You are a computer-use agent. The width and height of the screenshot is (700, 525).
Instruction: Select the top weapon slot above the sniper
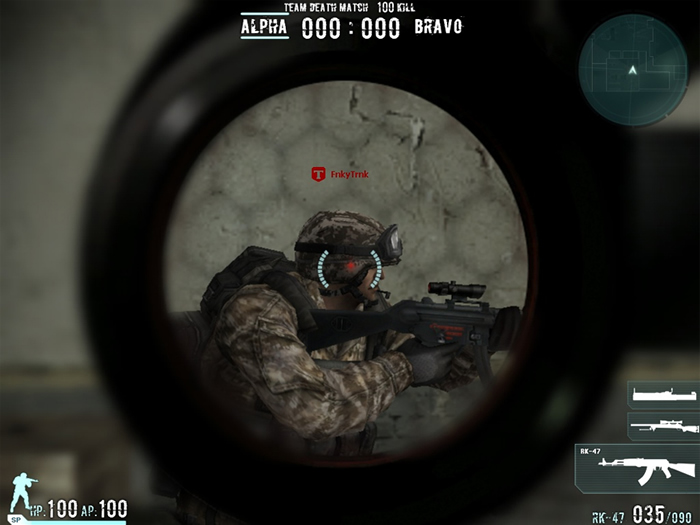click(659, 395)
